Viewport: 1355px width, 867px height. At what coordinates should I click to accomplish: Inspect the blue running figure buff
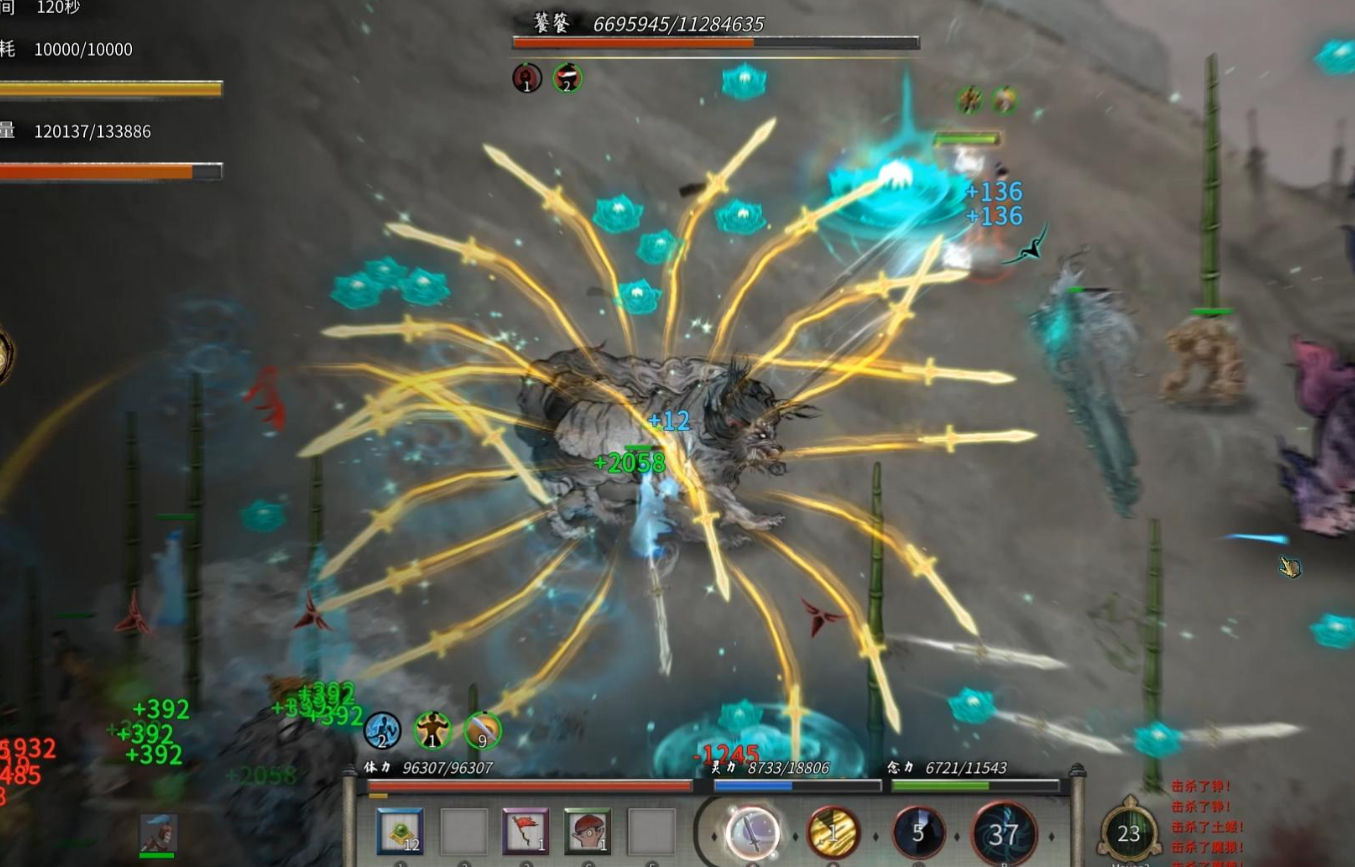[x=382, y=731]
